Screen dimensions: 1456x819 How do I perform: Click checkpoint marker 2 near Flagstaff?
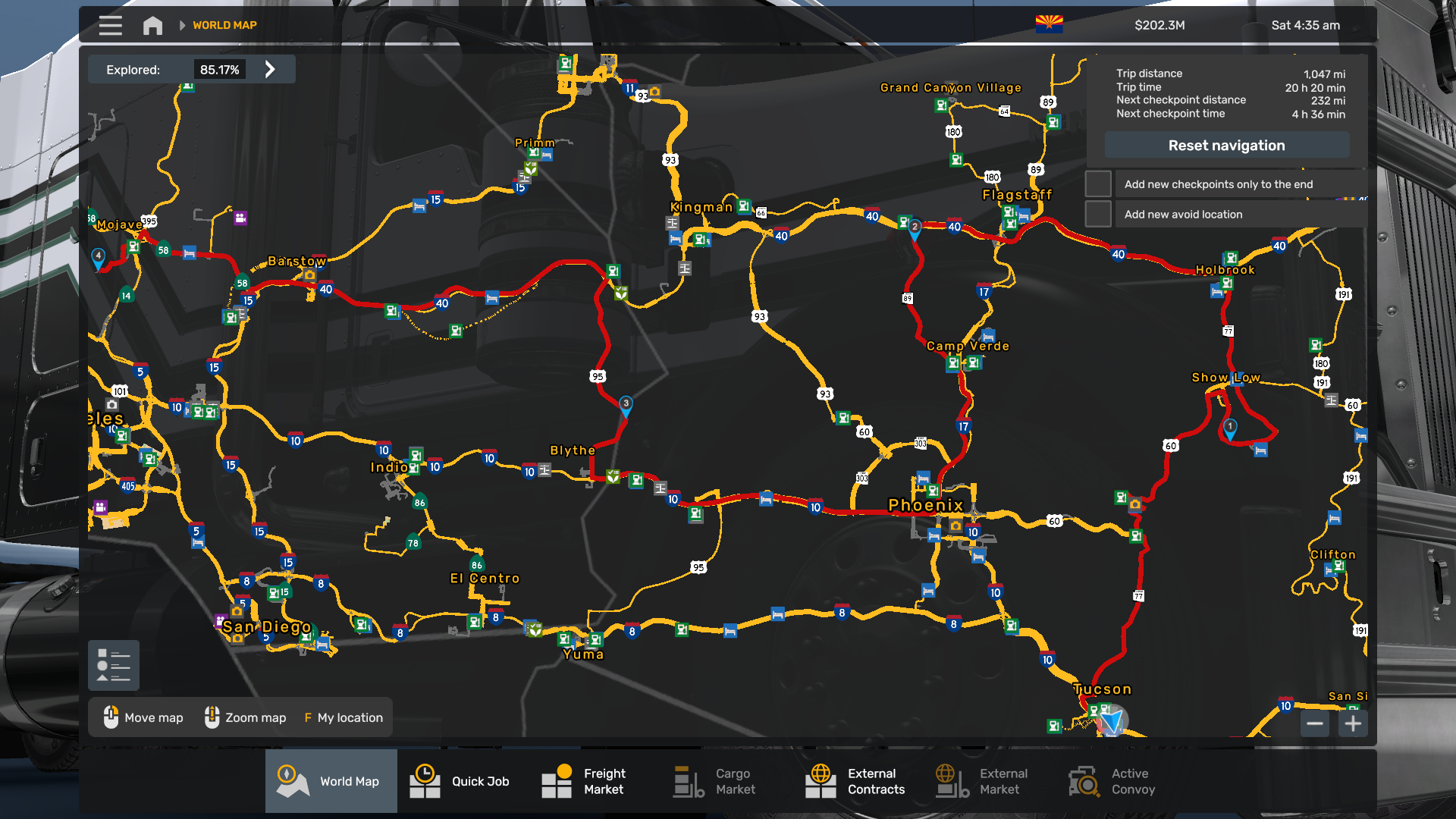[915, 225]
